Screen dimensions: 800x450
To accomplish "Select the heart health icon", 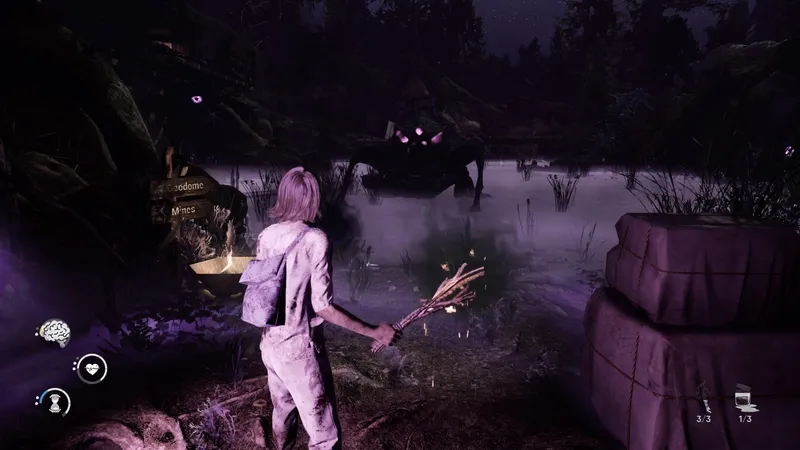I will [92, 368].
